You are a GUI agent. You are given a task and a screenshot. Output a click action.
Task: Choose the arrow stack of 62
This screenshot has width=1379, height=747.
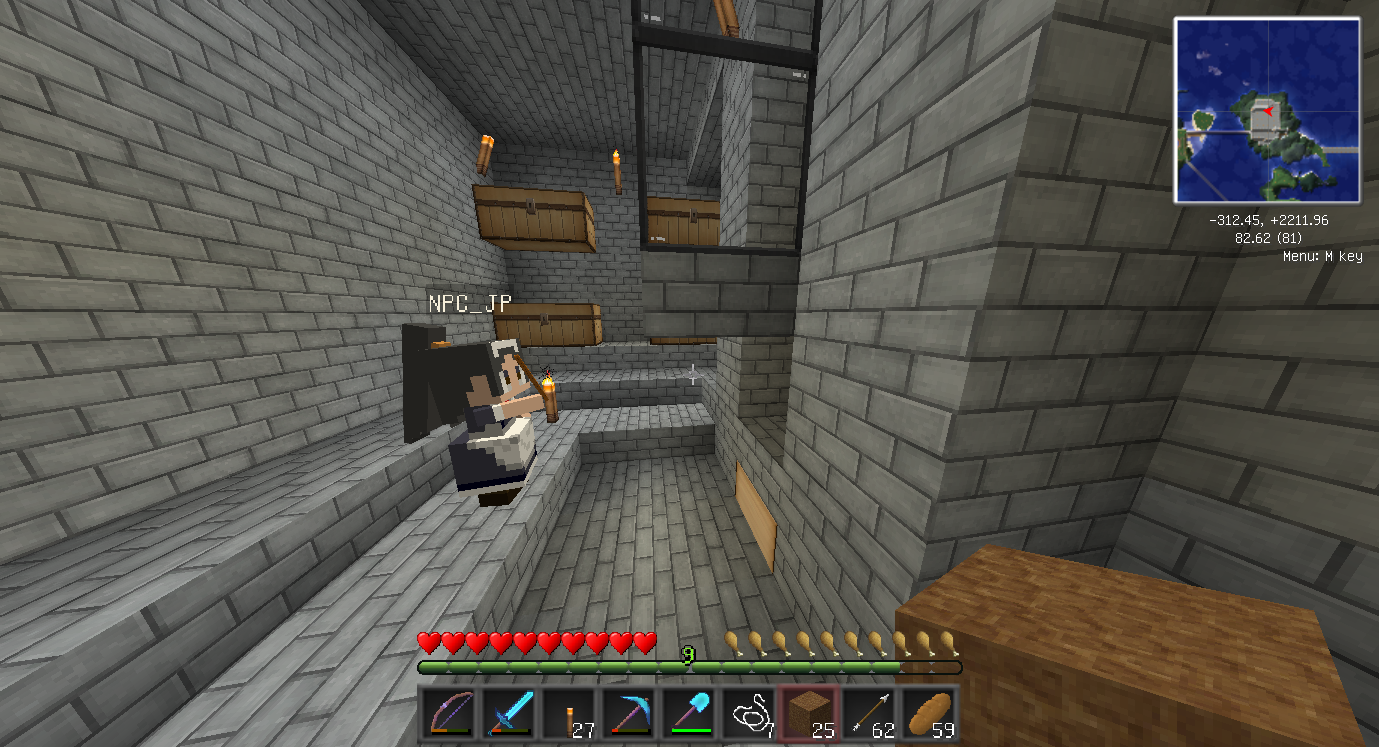pos(869,714)
